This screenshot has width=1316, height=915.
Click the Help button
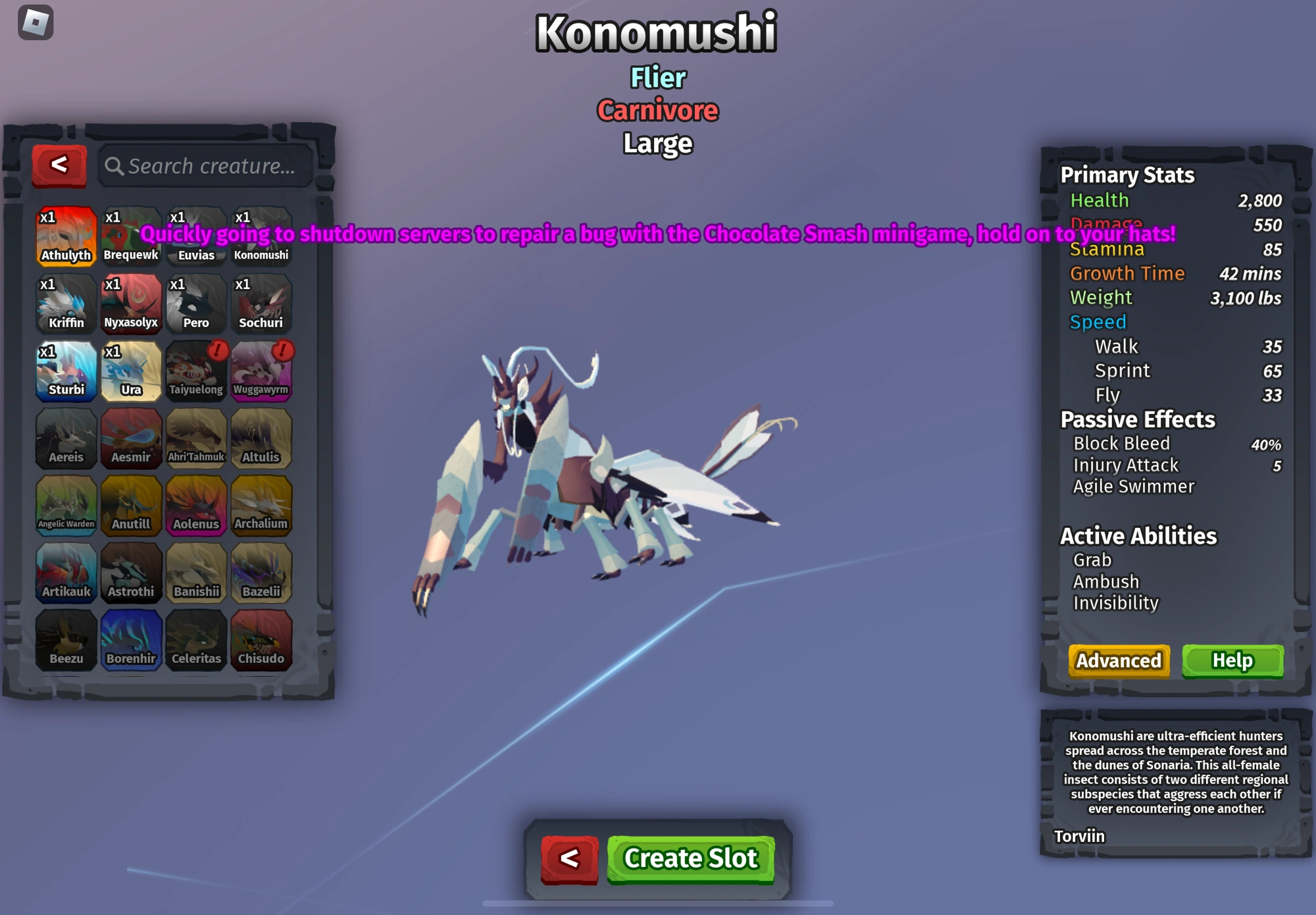1232,660
